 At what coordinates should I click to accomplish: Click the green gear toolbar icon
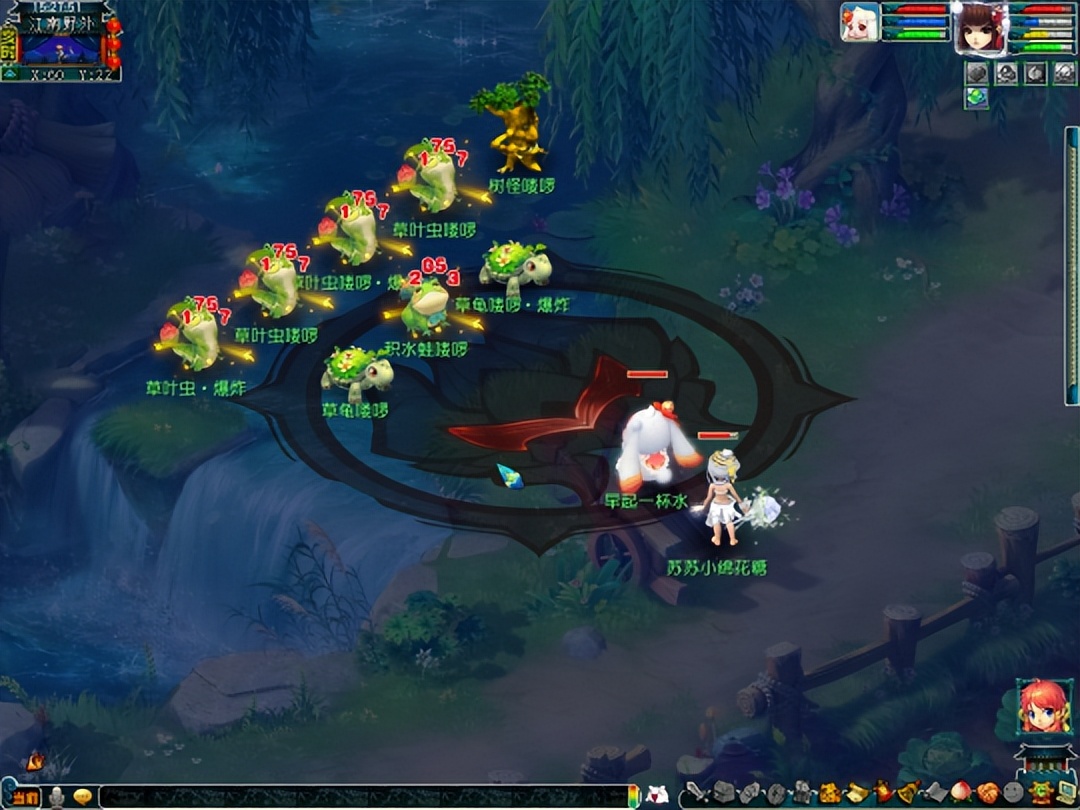click(1040, 794)
